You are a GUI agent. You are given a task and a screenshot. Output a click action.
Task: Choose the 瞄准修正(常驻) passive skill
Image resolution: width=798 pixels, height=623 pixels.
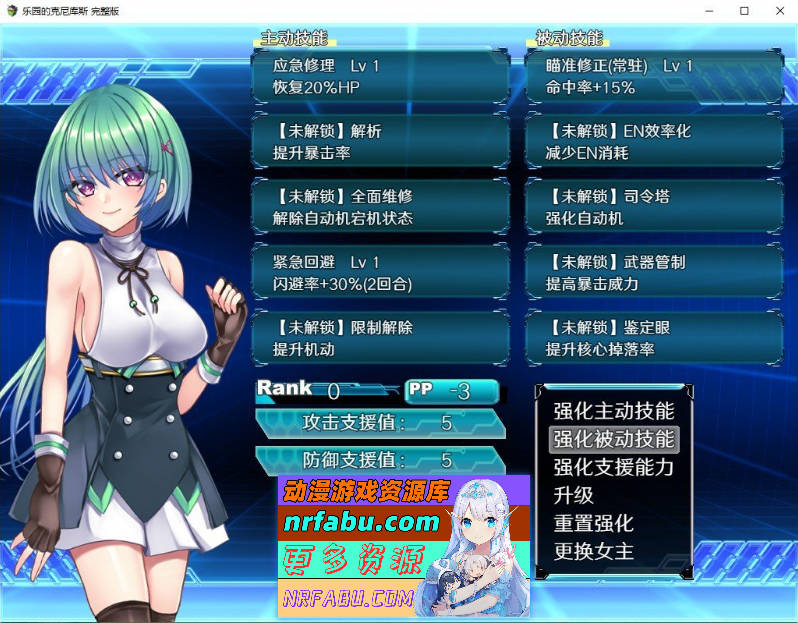pyautogui.click(x=653, y=76)
